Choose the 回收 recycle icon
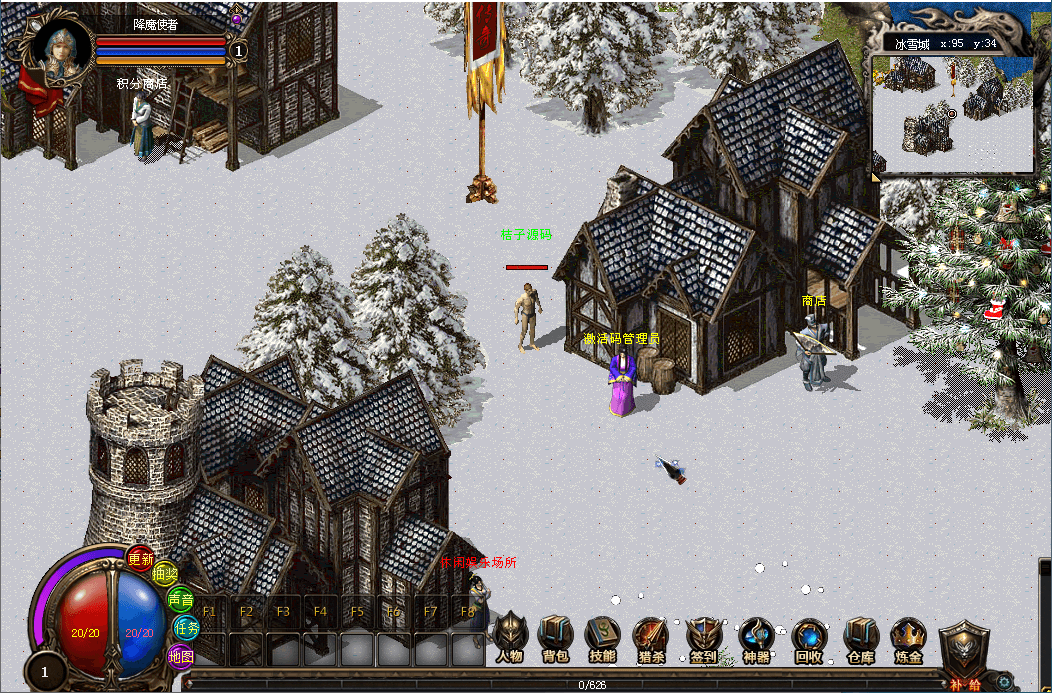This screenshot has width=1052, height=693. pyautogui.click(x=808, y=638)
